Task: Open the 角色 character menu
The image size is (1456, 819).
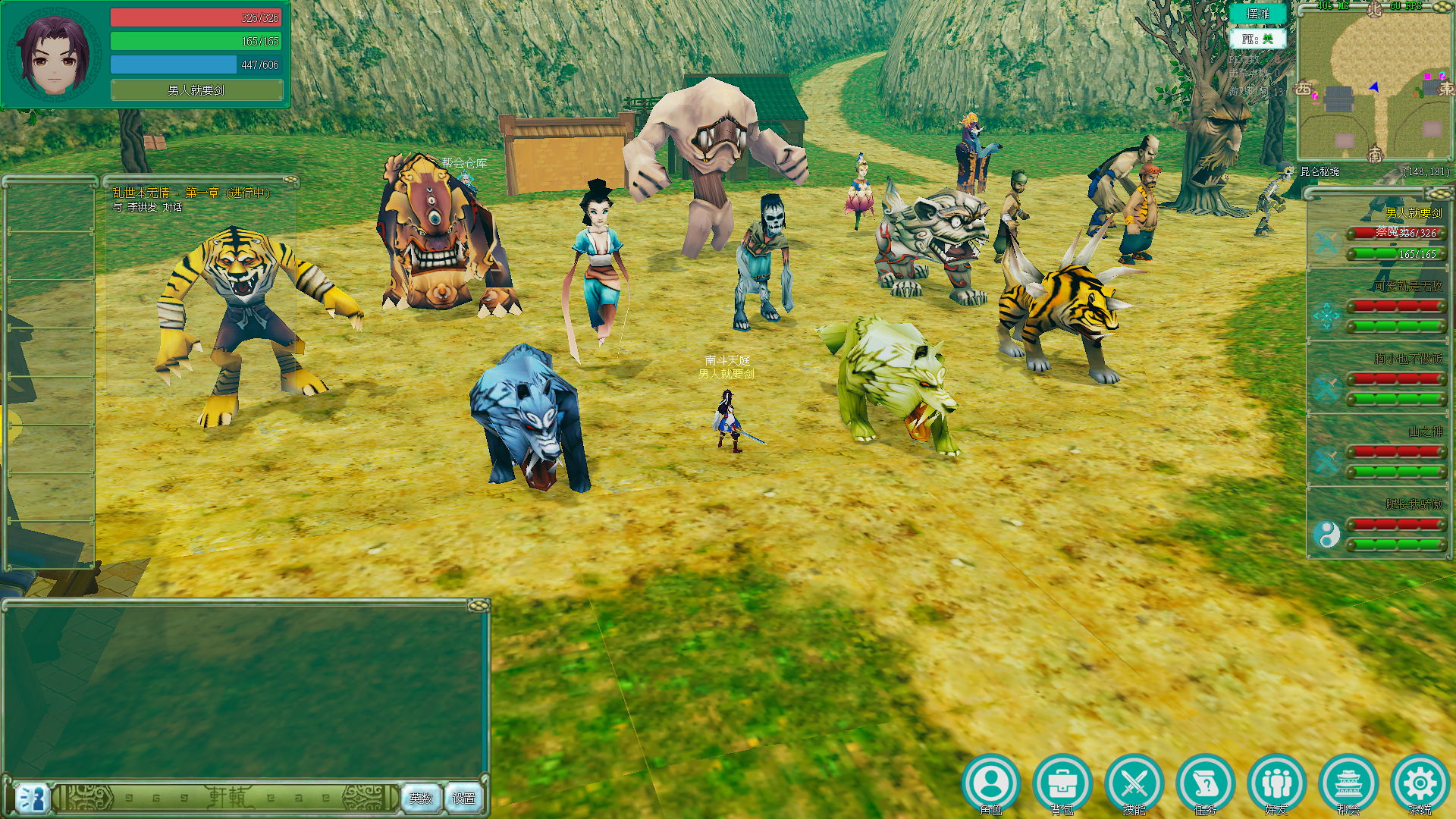Action: point(990,783)
